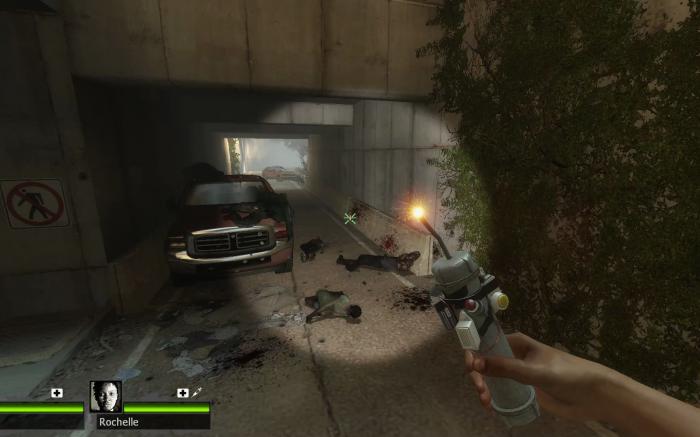
Task: Click the first aid kit icon beside the syringe
Action: [x=182, y=393]
